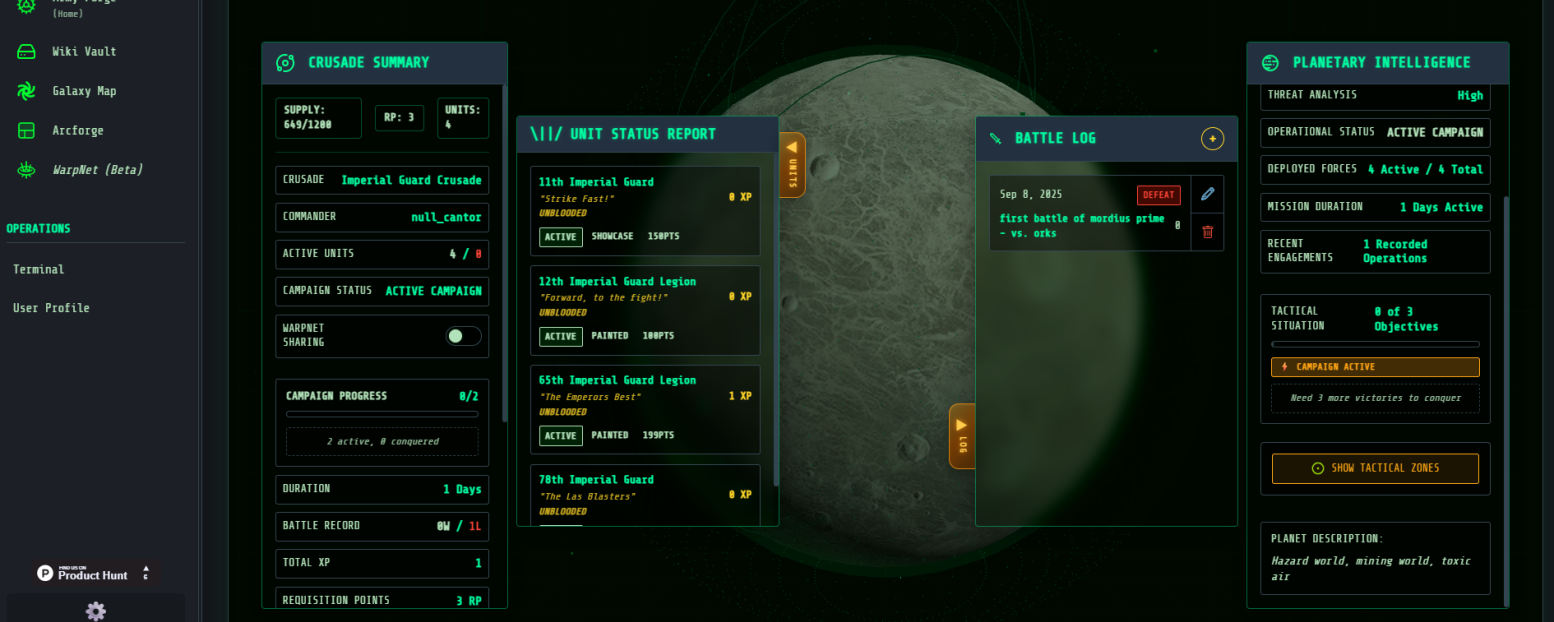This screenshot has width=1554, height=622.
Task: Open Arcforge from the sidebar
Action: click(x=77, y=130)
